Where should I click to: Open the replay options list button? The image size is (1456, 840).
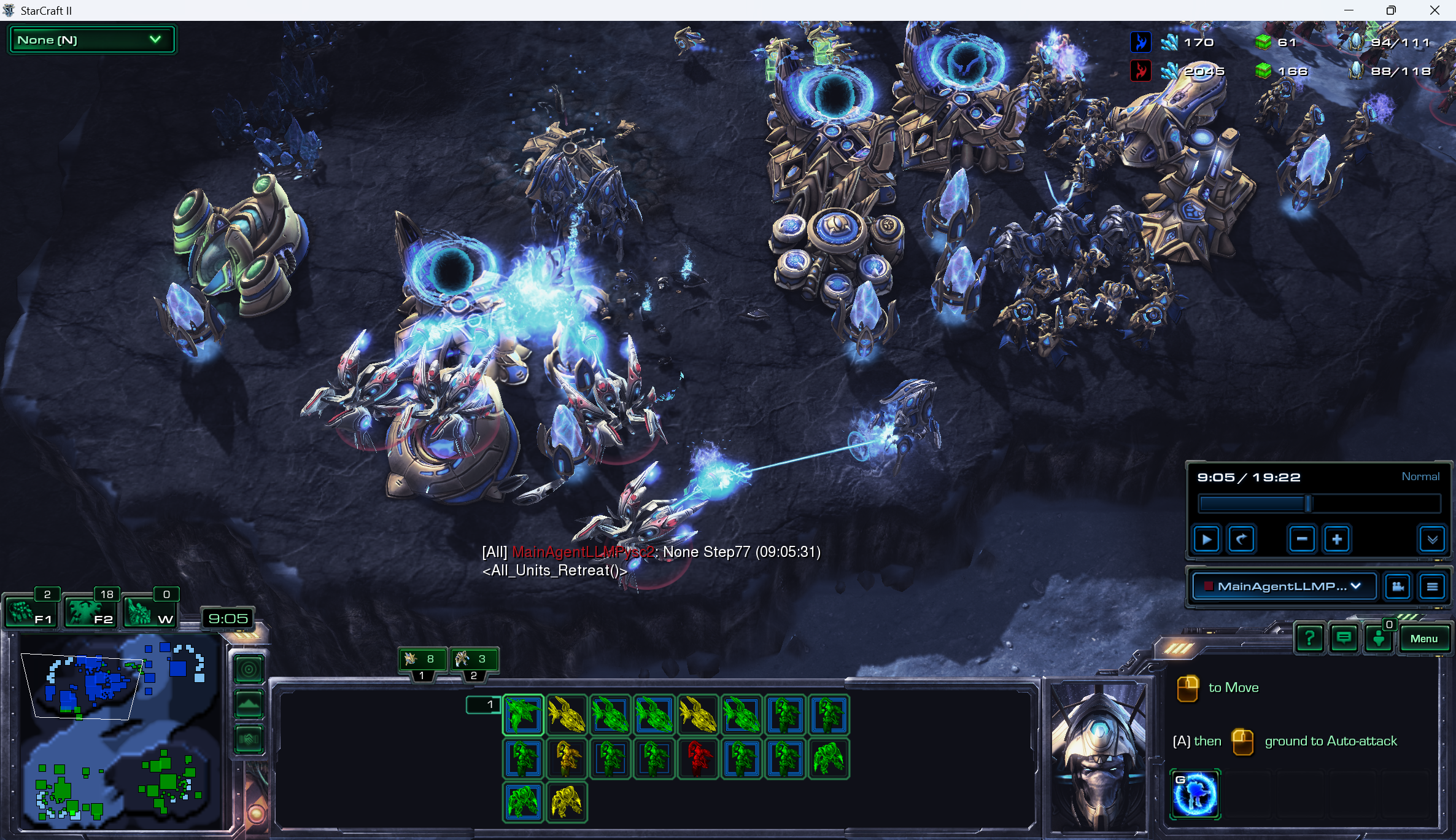(1432, 586)
